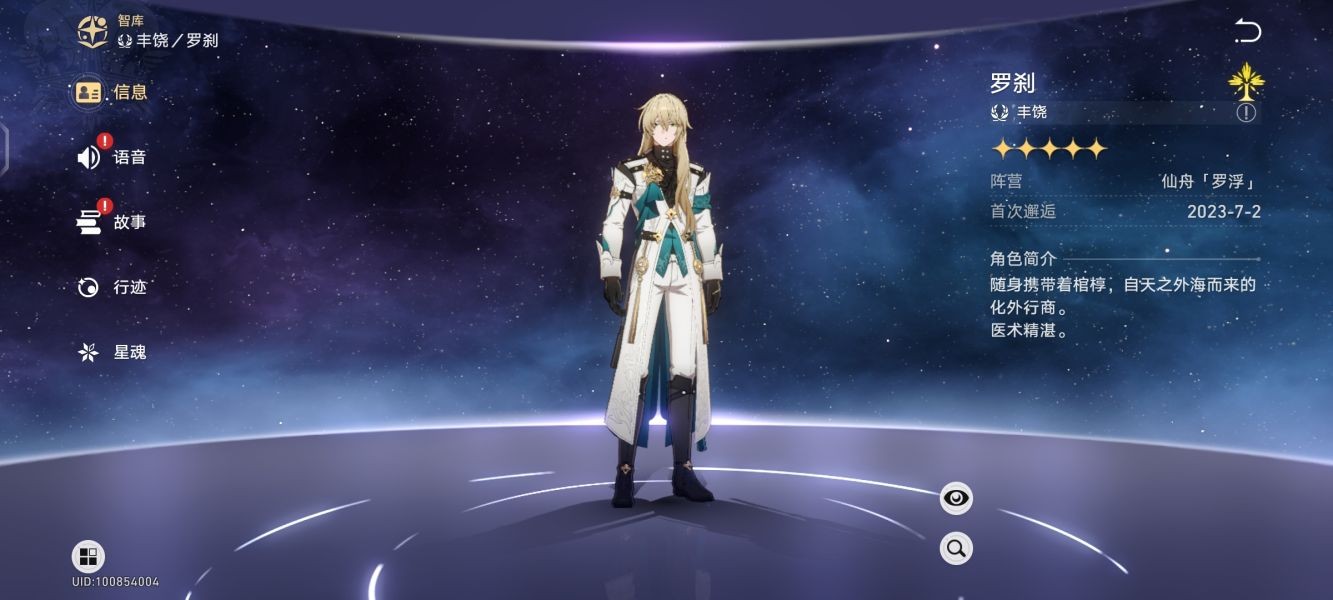Click the magnifying glass zoom button
This screenshot has width=1333, height=600.
pyautogui.click(x=956, y=548)
